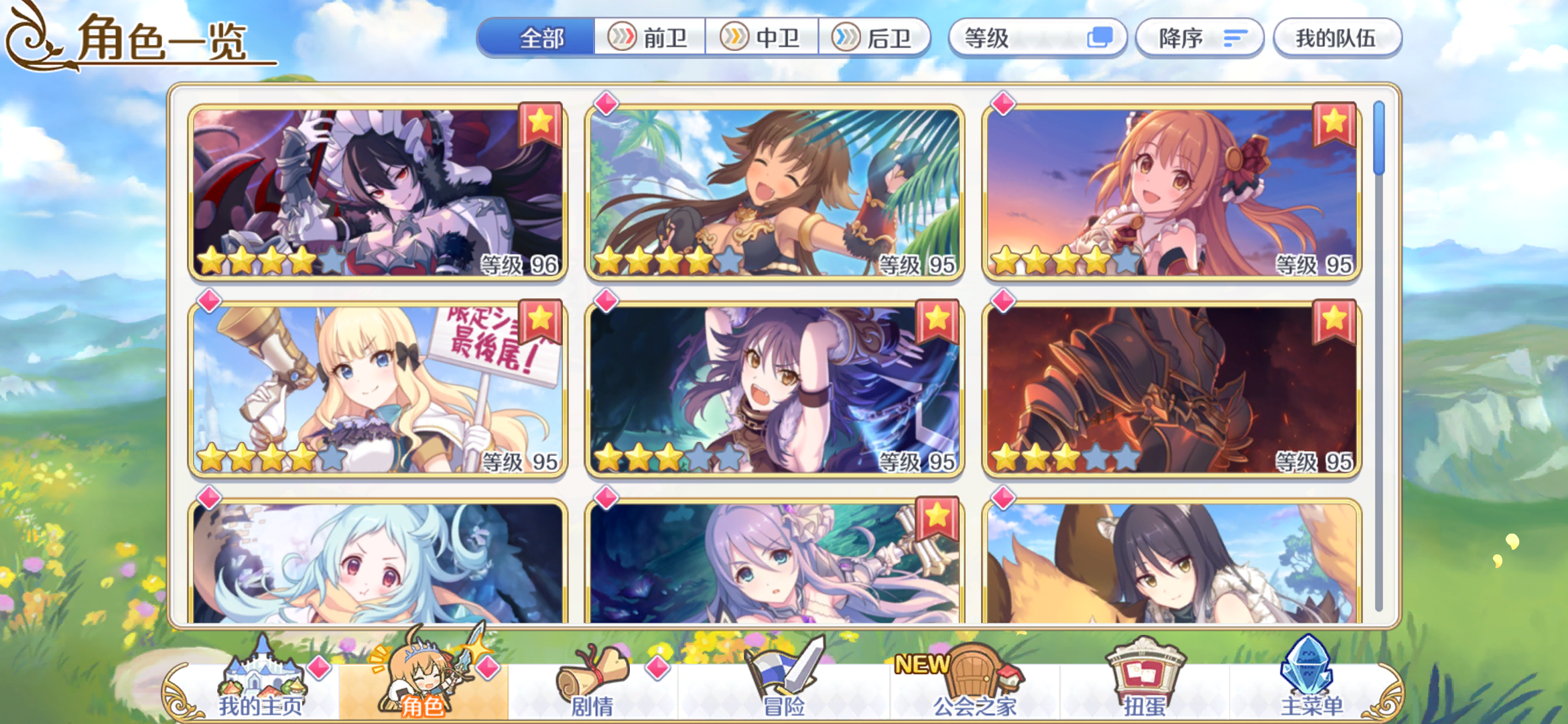This screenshot has height=724, width=1568.
Task: Open 我的队伍 my teams
Action: (x=1337, y=38)
